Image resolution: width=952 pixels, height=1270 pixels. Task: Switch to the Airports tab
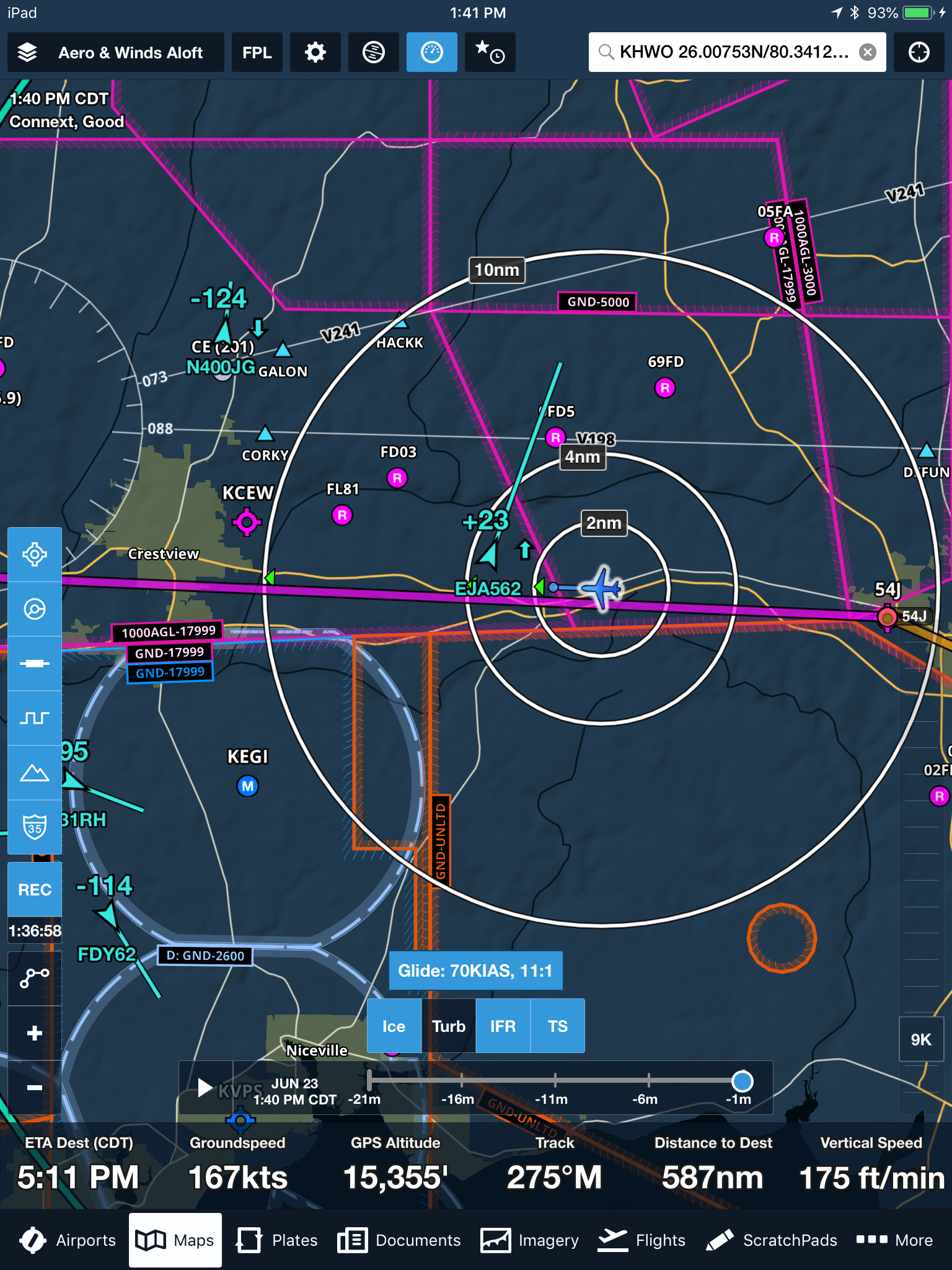67,1240
